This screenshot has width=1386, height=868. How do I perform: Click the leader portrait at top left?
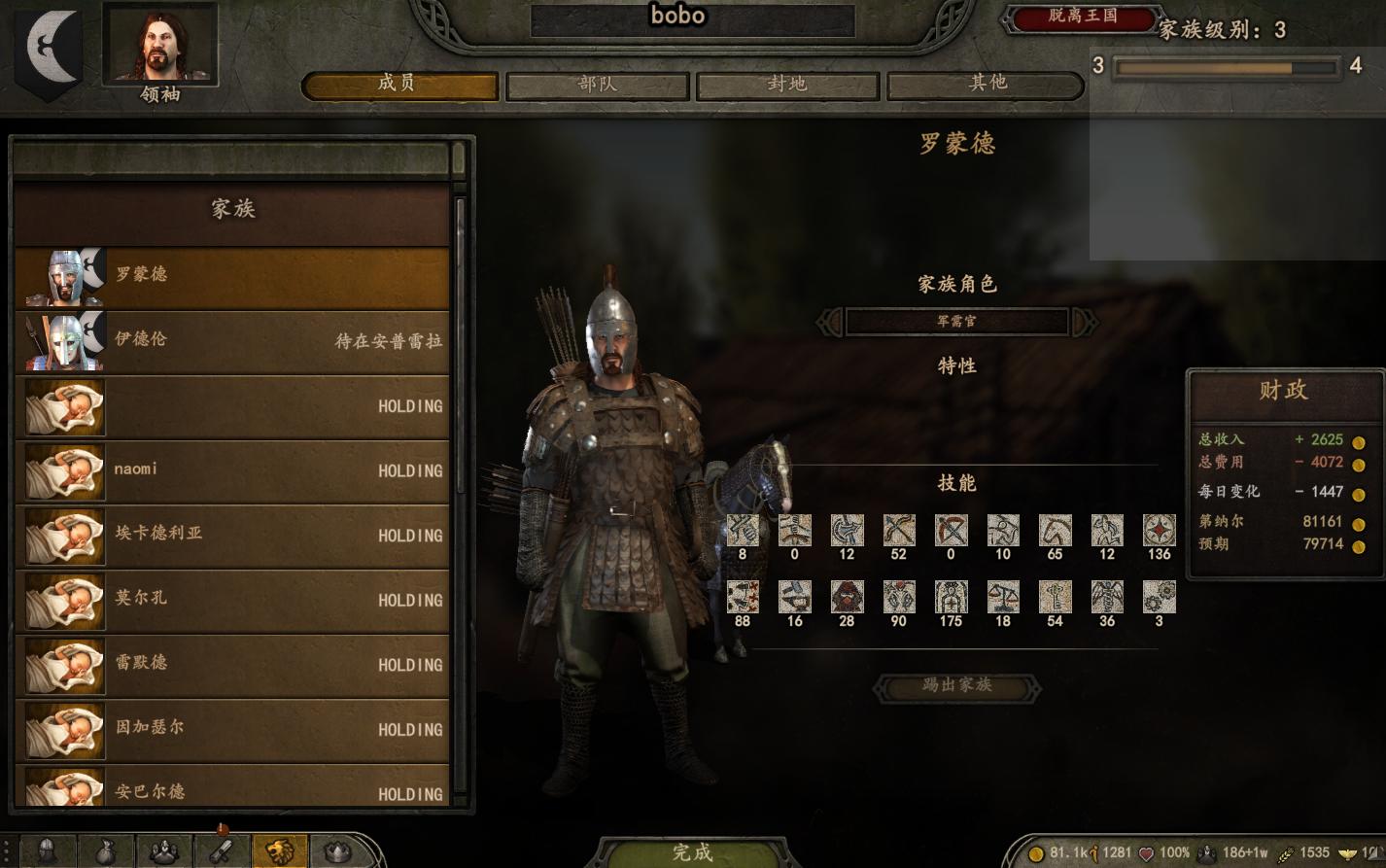[x=159, y=44]
